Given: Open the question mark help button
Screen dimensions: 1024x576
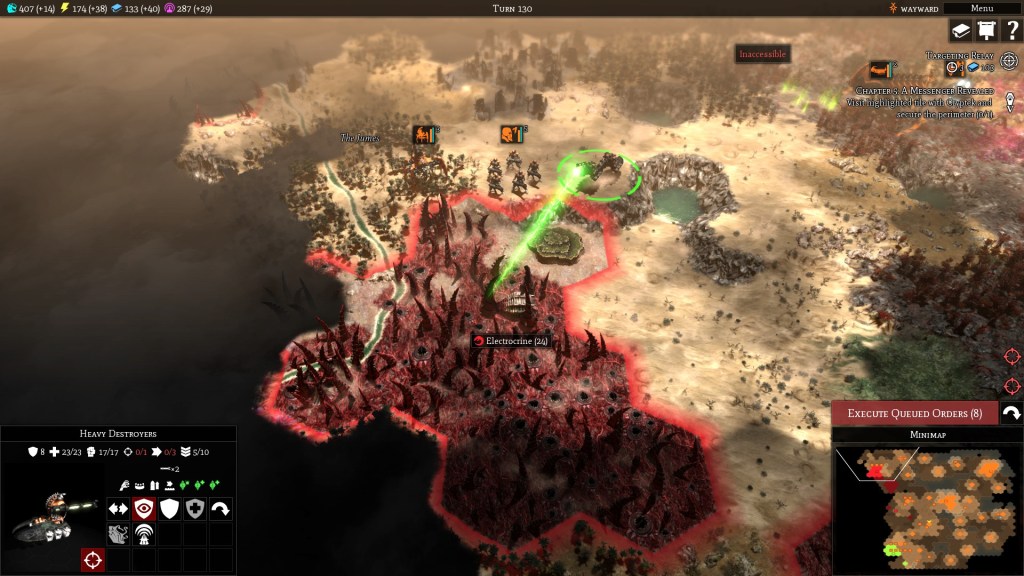Looking at the screenshot, I should 1011,31.
